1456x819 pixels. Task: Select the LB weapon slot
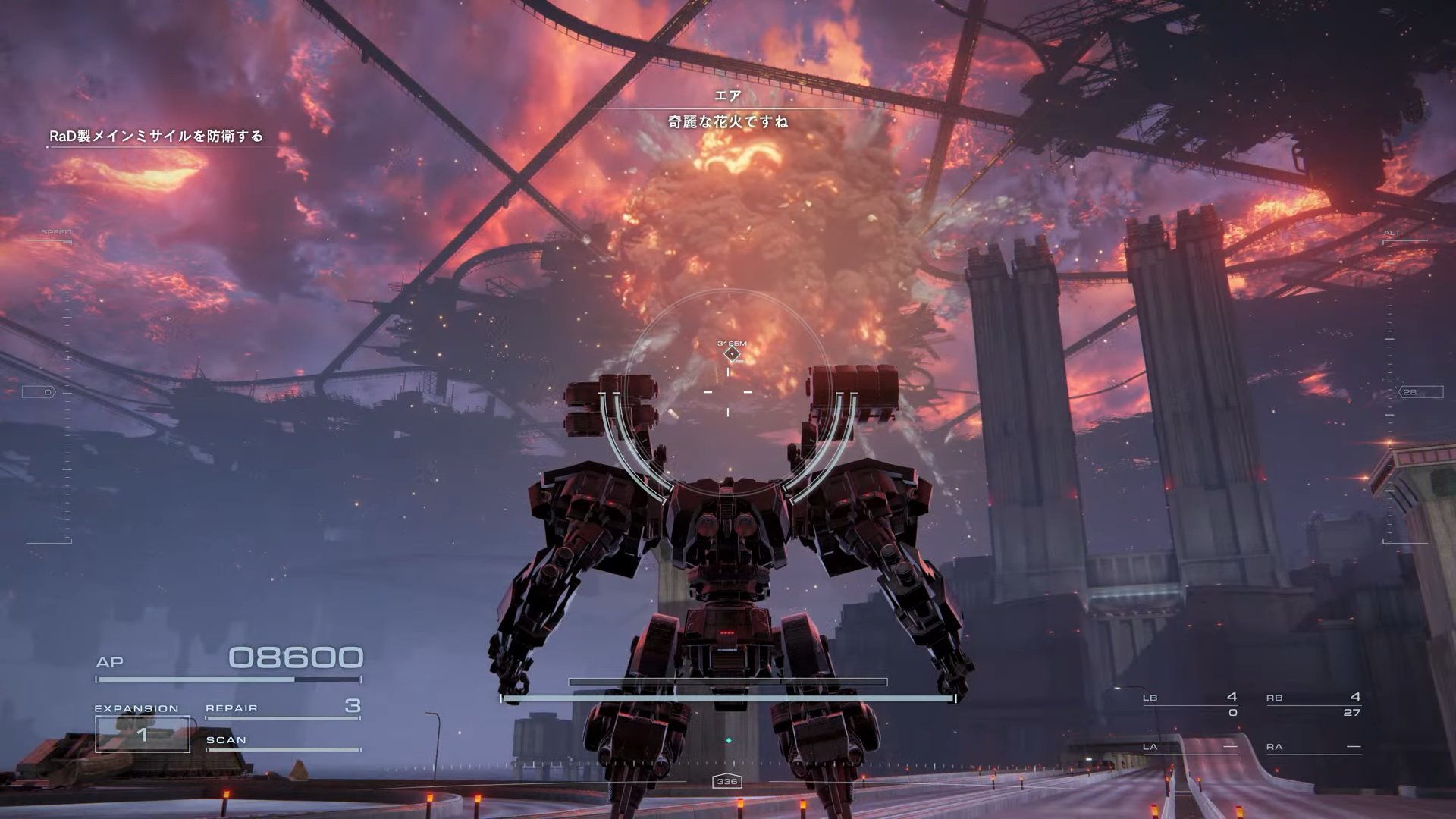point(1189,704)
